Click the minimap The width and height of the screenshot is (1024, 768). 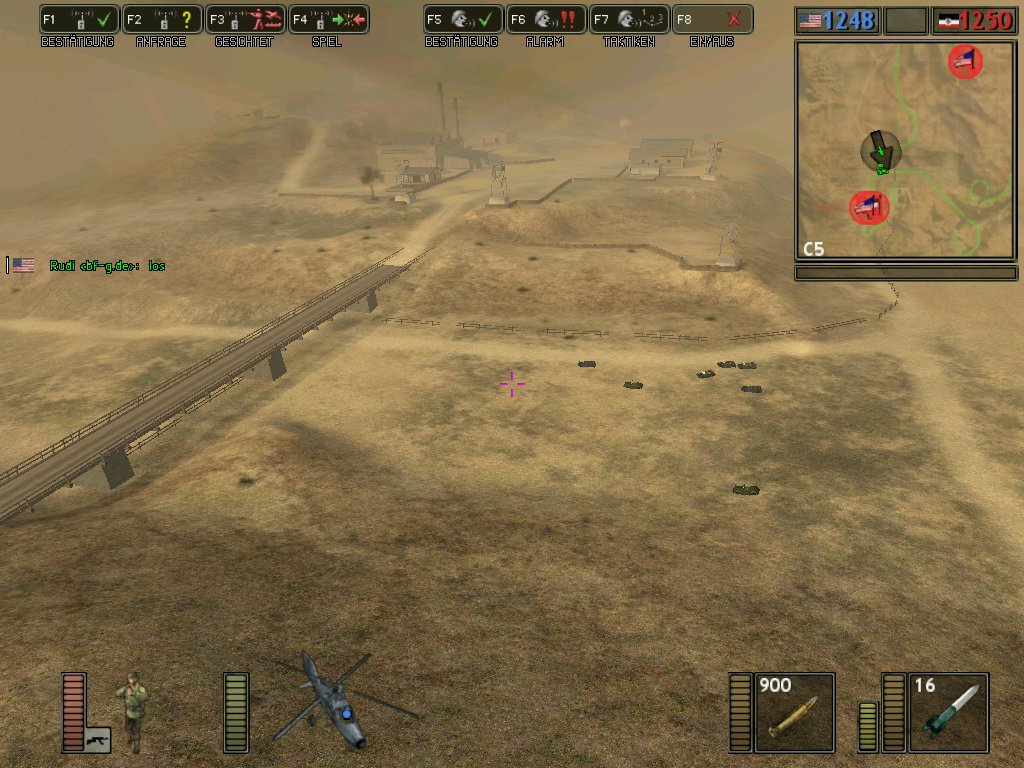coord(905,150)
